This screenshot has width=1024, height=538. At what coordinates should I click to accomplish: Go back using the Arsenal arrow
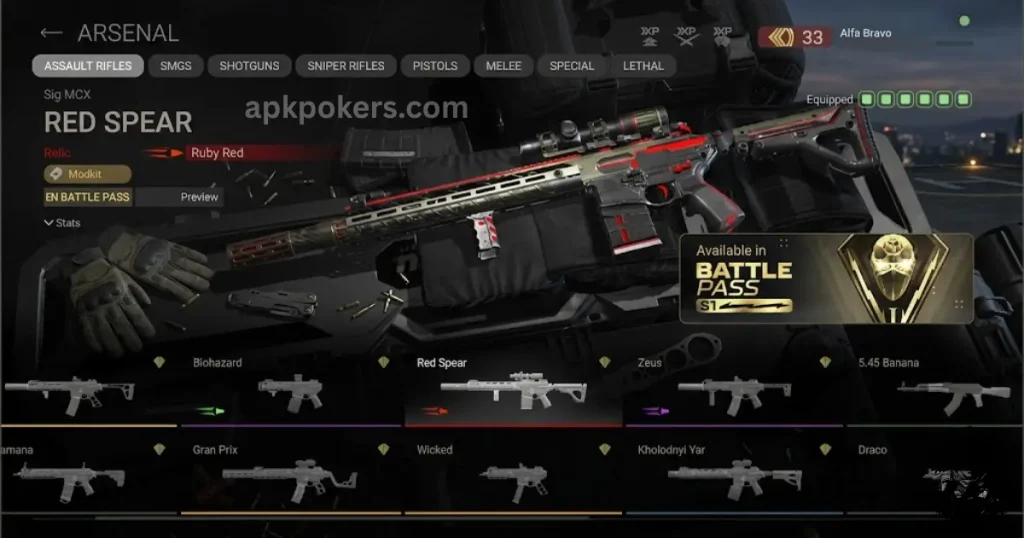coord(51,33)
